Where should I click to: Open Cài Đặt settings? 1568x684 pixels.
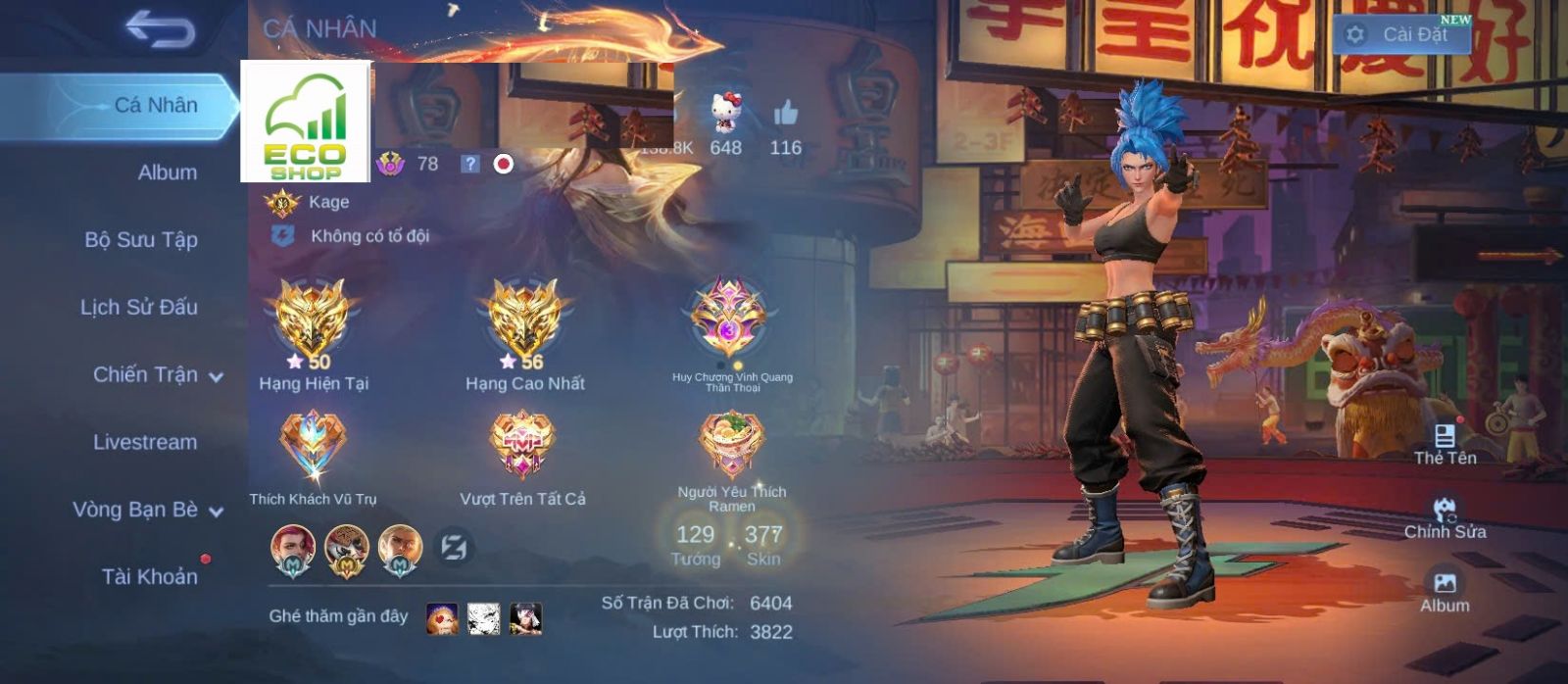(x=1401, y=34)
